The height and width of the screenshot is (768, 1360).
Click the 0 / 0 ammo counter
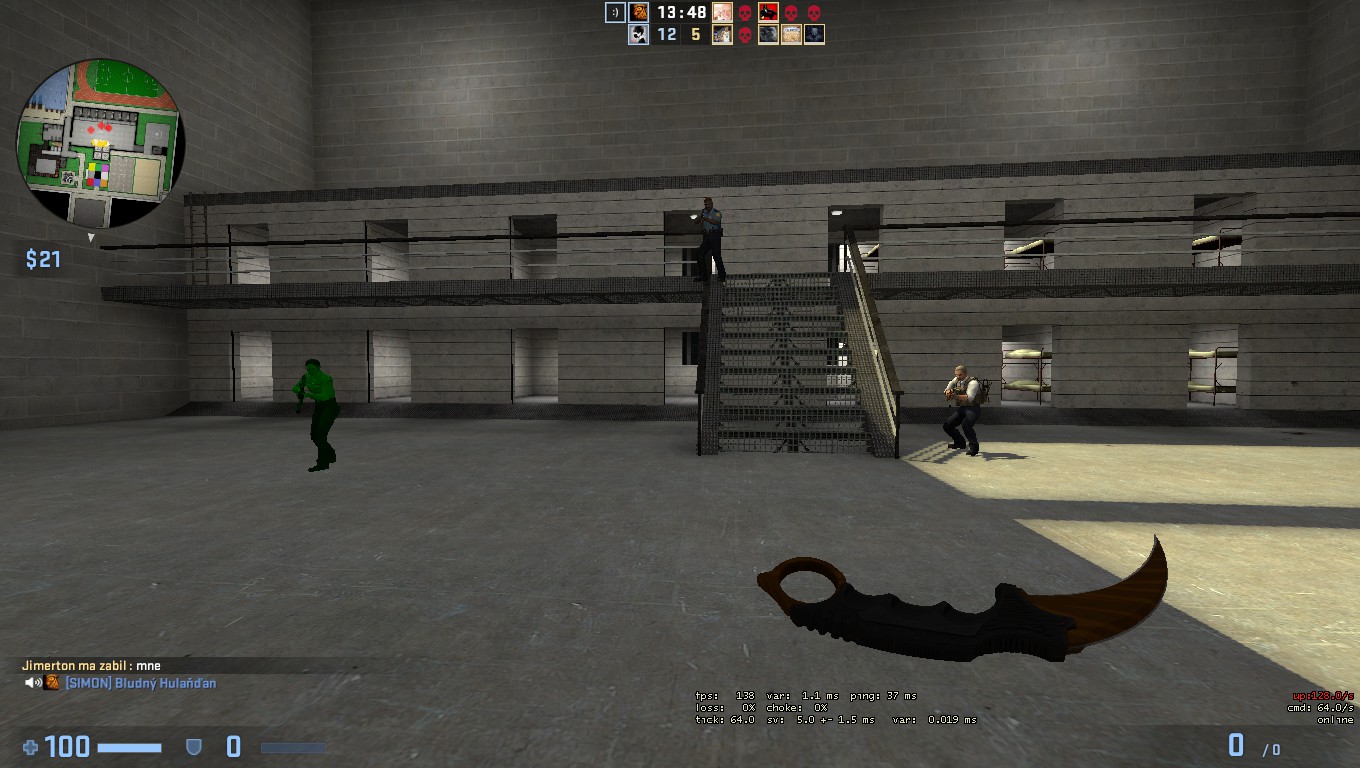1254,746
